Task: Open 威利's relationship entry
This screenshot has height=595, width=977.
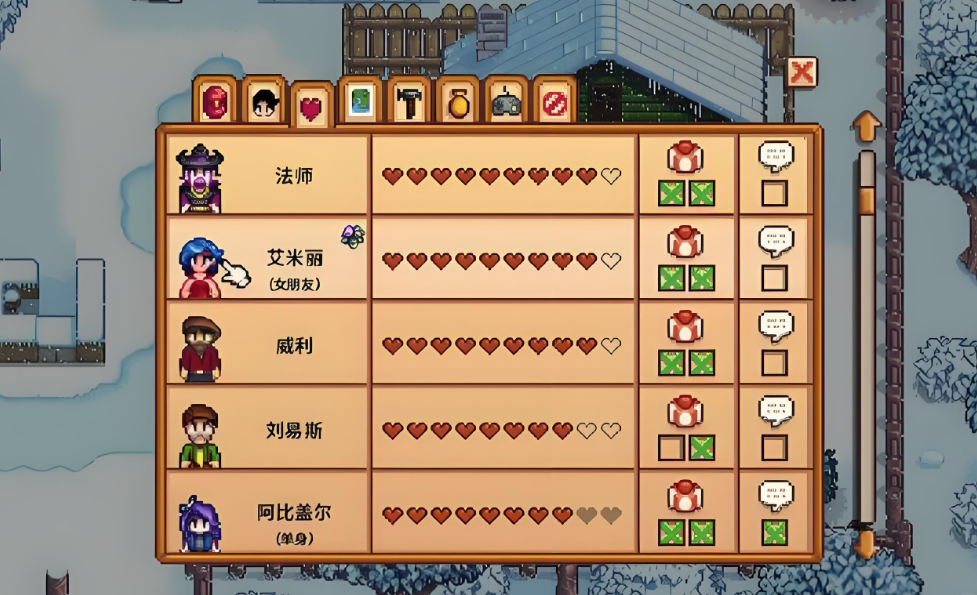Action: coord(293,346)
